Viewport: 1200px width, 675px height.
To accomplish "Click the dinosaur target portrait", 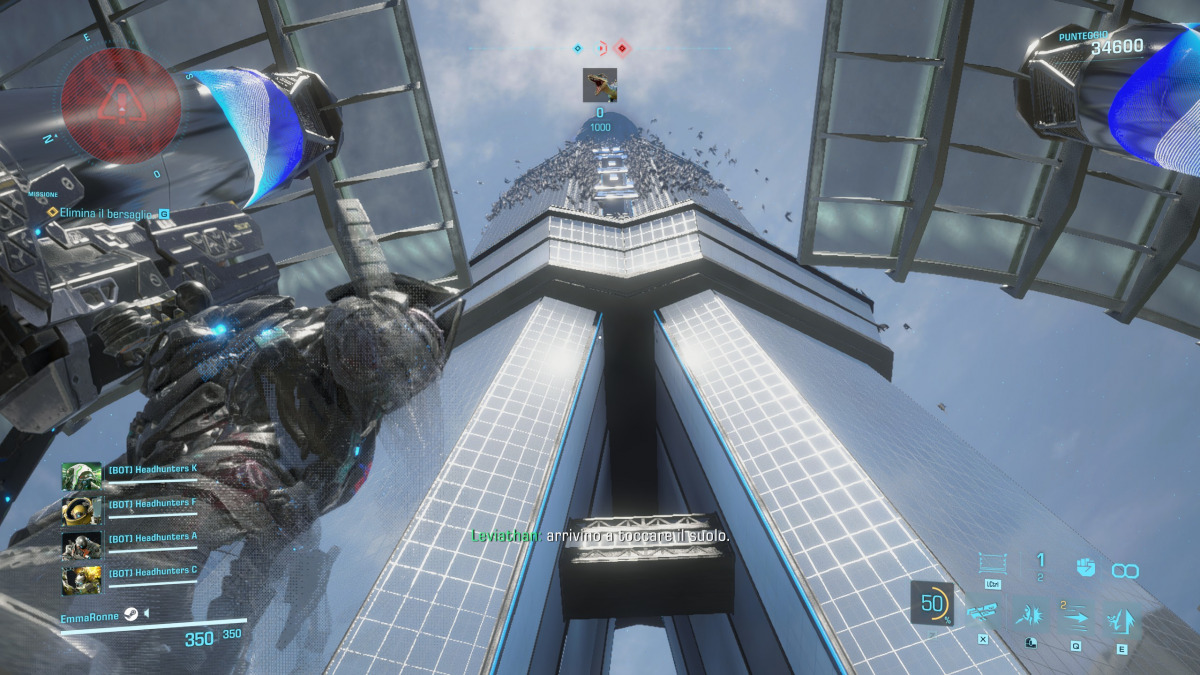I will tap(600, 85).
